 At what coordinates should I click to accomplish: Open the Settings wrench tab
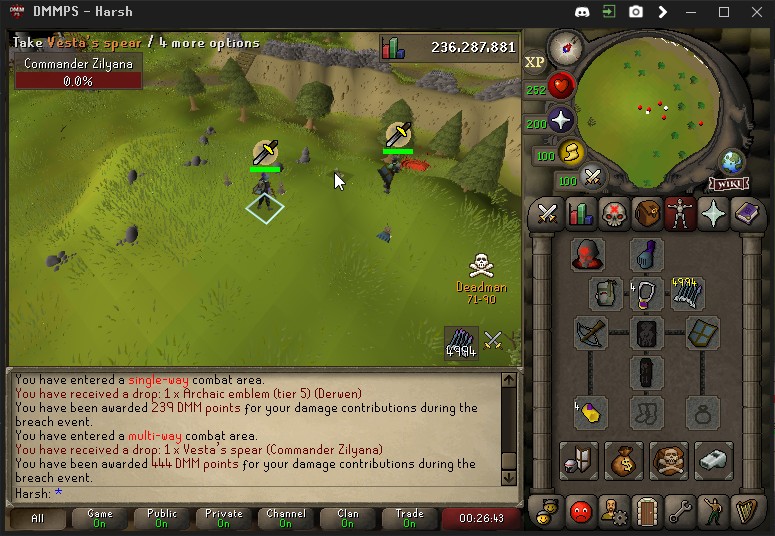coord(681,511)
